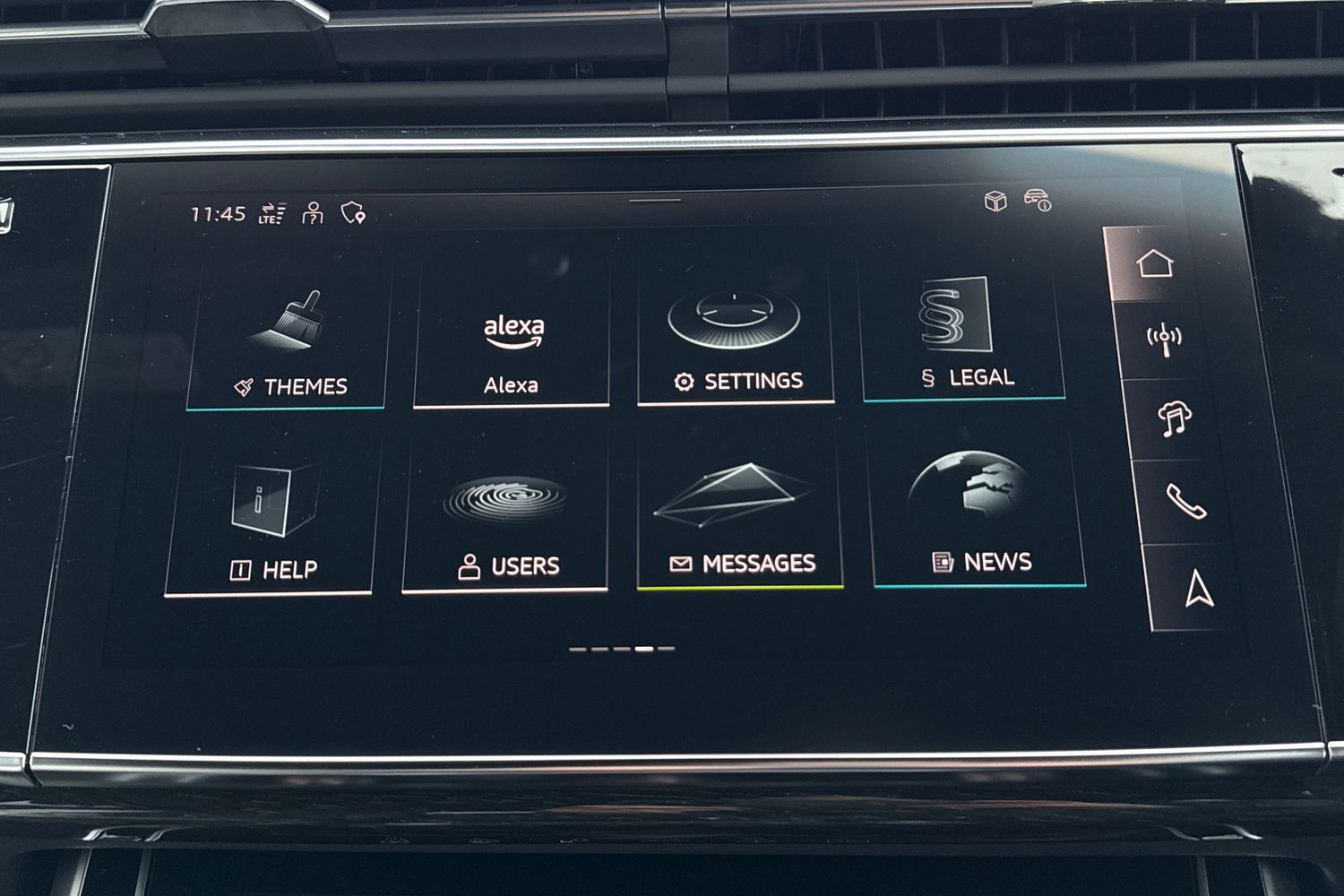Viewport: 1344px width, 896px height.
Task: Open the phone shortcut
Action: click(x=1185, y=502)
